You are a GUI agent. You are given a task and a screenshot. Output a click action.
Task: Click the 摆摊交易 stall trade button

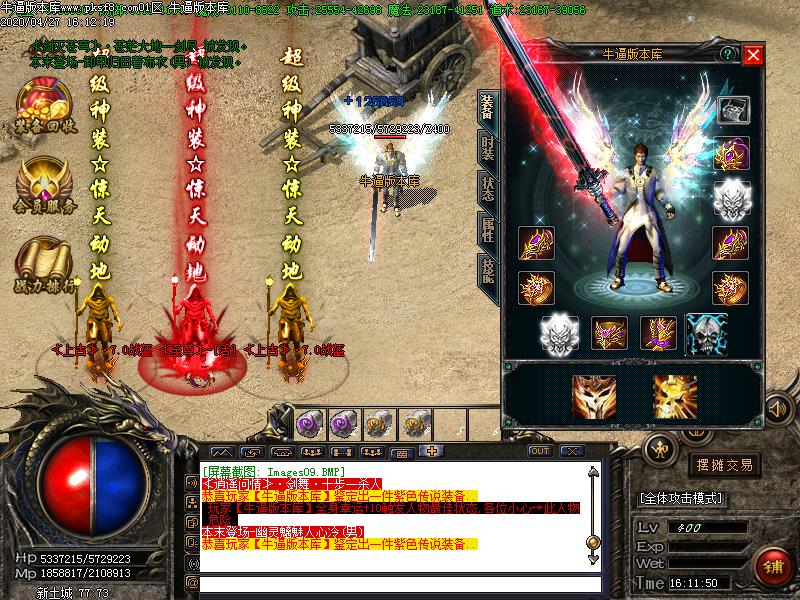pos(725,464)
